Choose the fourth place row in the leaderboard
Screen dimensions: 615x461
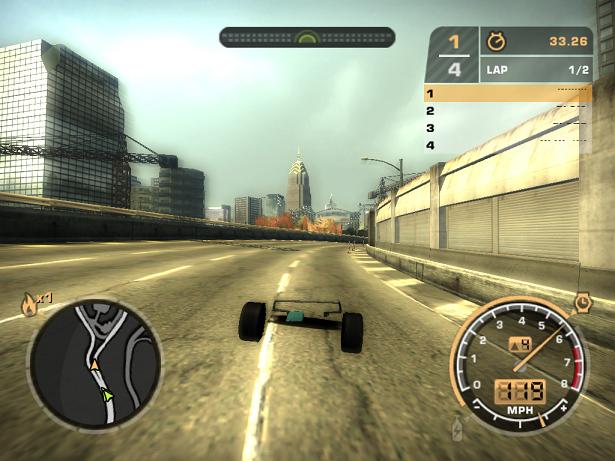point(507,146)
